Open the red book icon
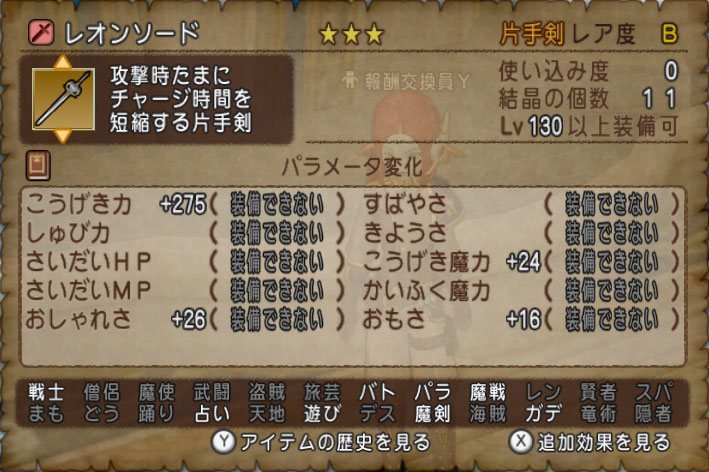709x472 pixels. 37,164
